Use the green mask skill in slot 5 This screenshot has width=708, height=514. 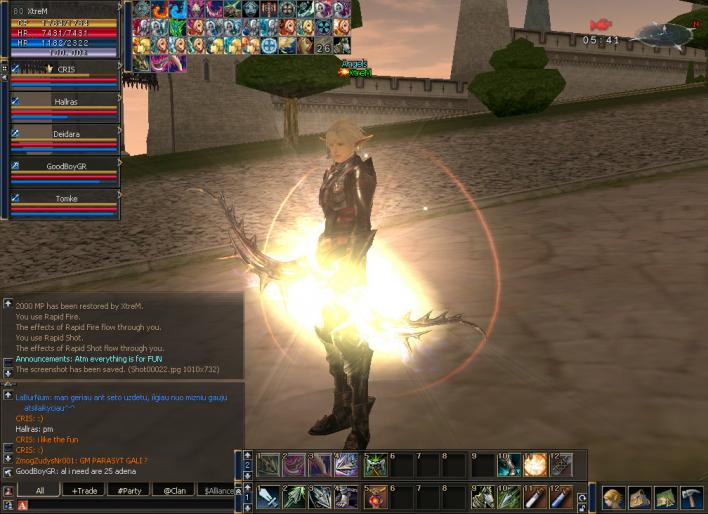(x=374, y=465)
